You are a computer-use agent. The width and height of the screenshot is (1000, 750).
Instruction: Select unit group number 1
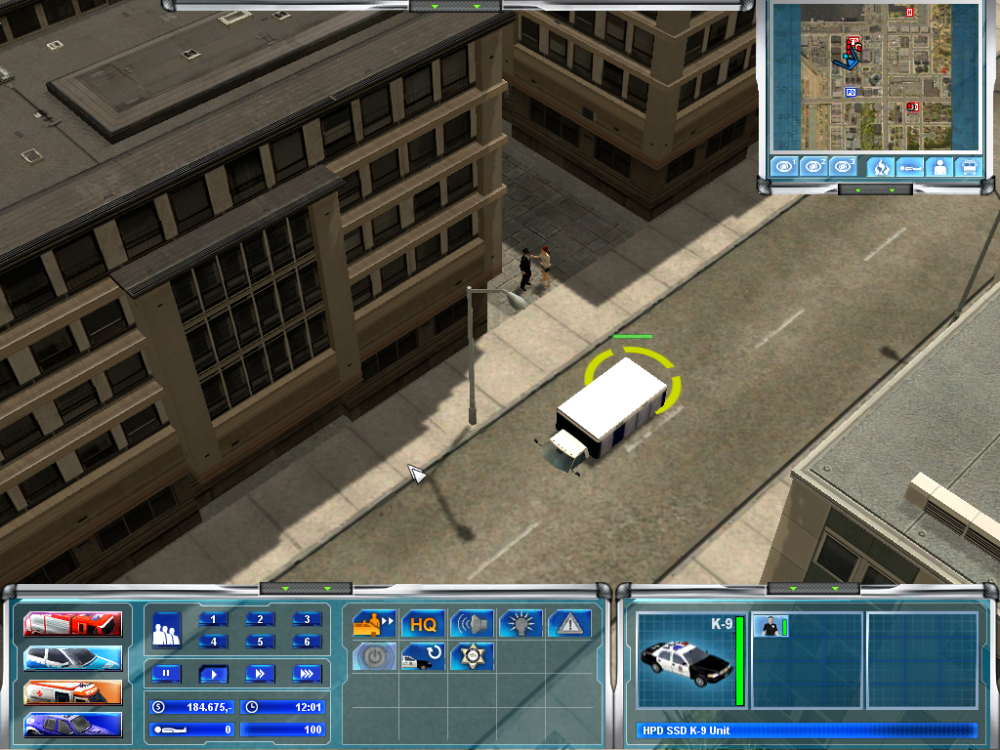click(213, 619)
